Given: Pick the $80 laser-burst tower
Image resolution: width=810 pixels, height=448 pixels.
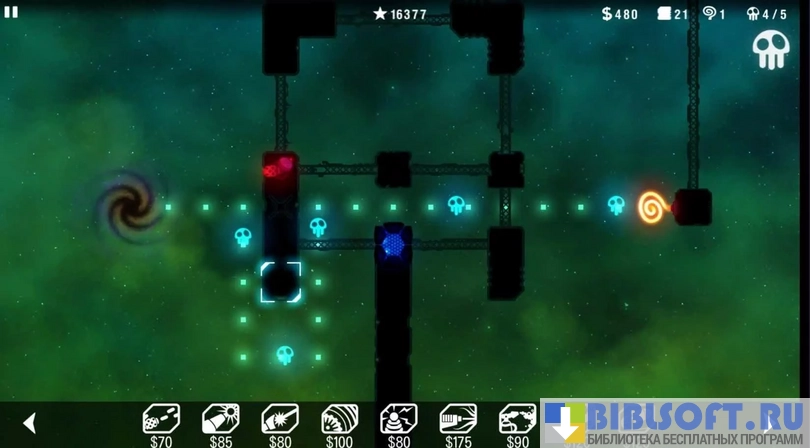Looking at the screenshot, I should point(280,420).
